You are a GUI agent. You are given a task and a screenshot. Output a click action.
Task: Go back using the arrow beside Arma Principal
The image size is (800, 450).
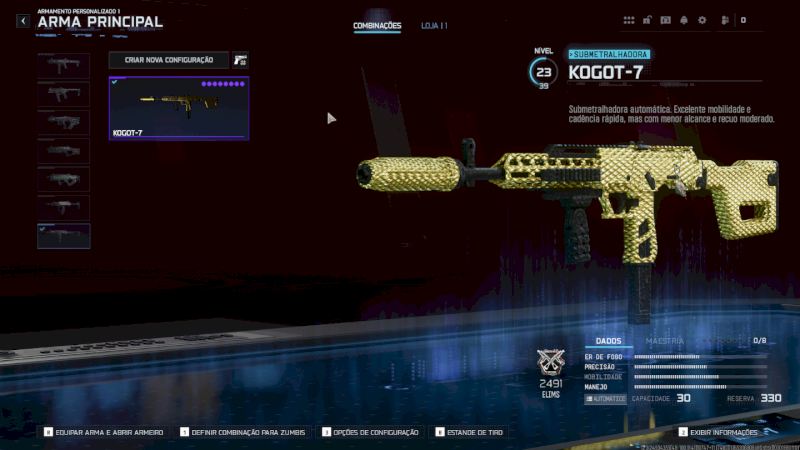coord(22,21)
